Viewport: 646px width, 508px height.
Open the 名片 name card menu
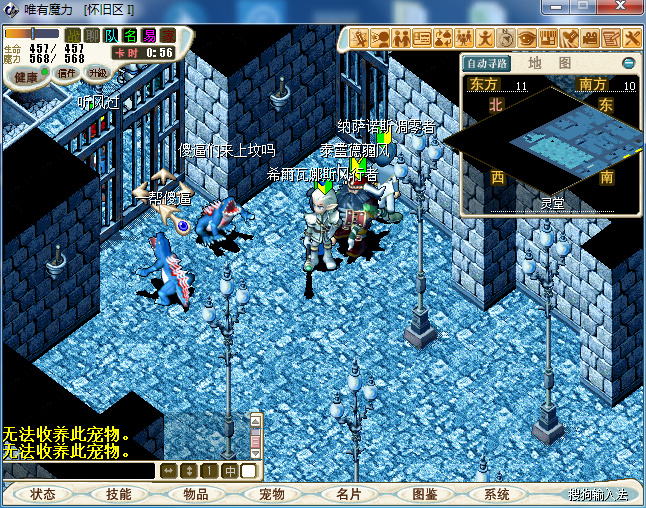(x=348, y=494)
